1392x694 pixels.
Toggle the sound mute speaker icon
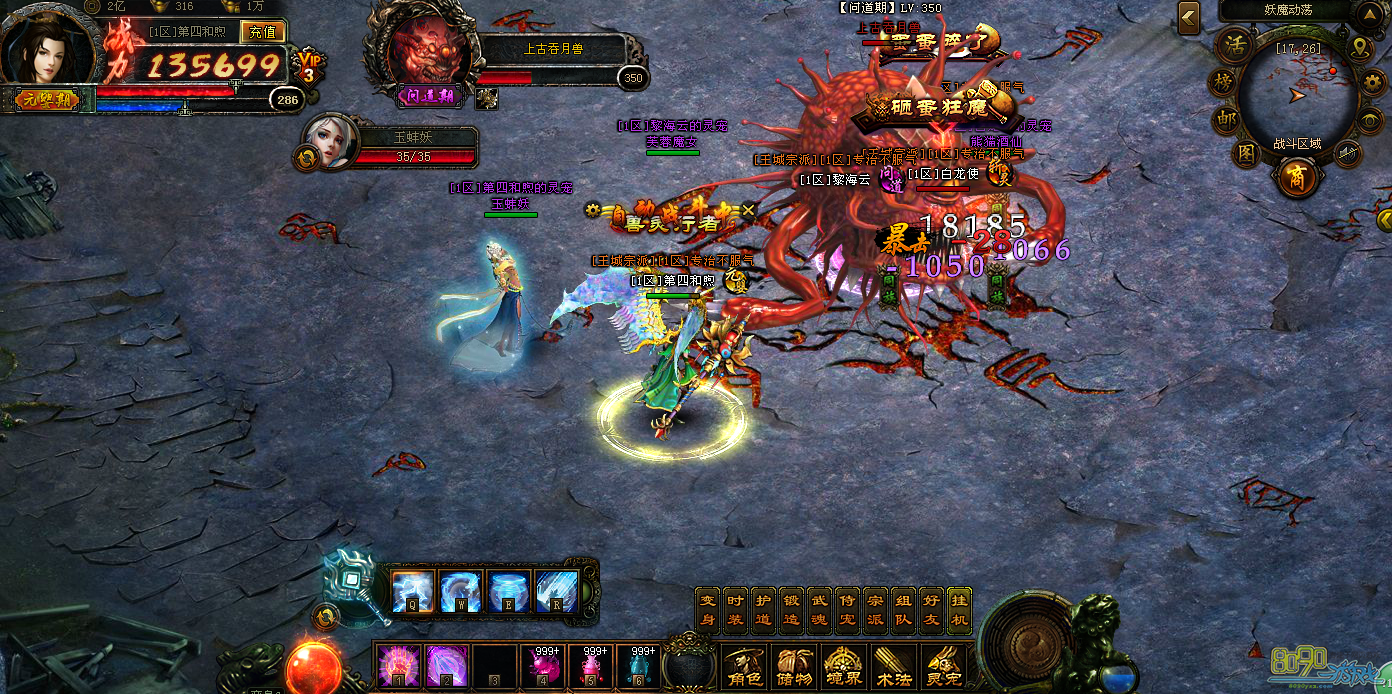point(1348,153)
